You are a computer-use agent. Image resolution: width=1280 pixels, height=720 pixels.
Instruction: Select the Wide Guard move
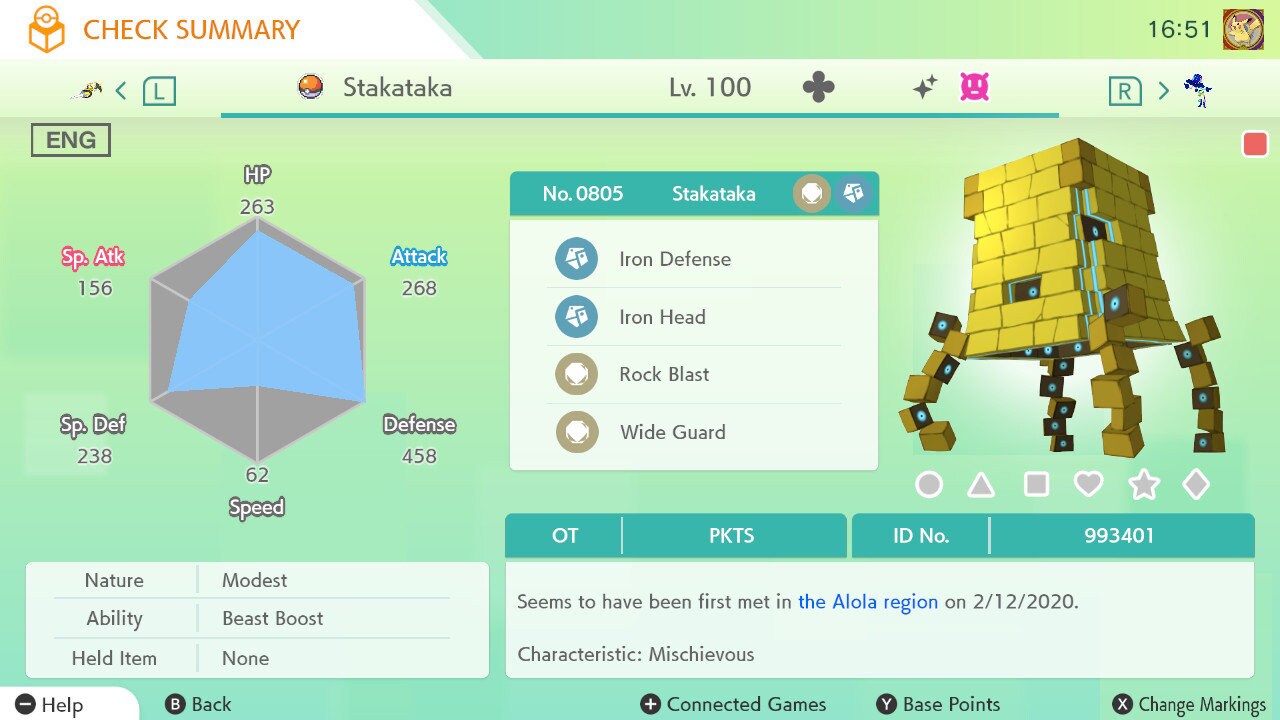click(672, 432)
